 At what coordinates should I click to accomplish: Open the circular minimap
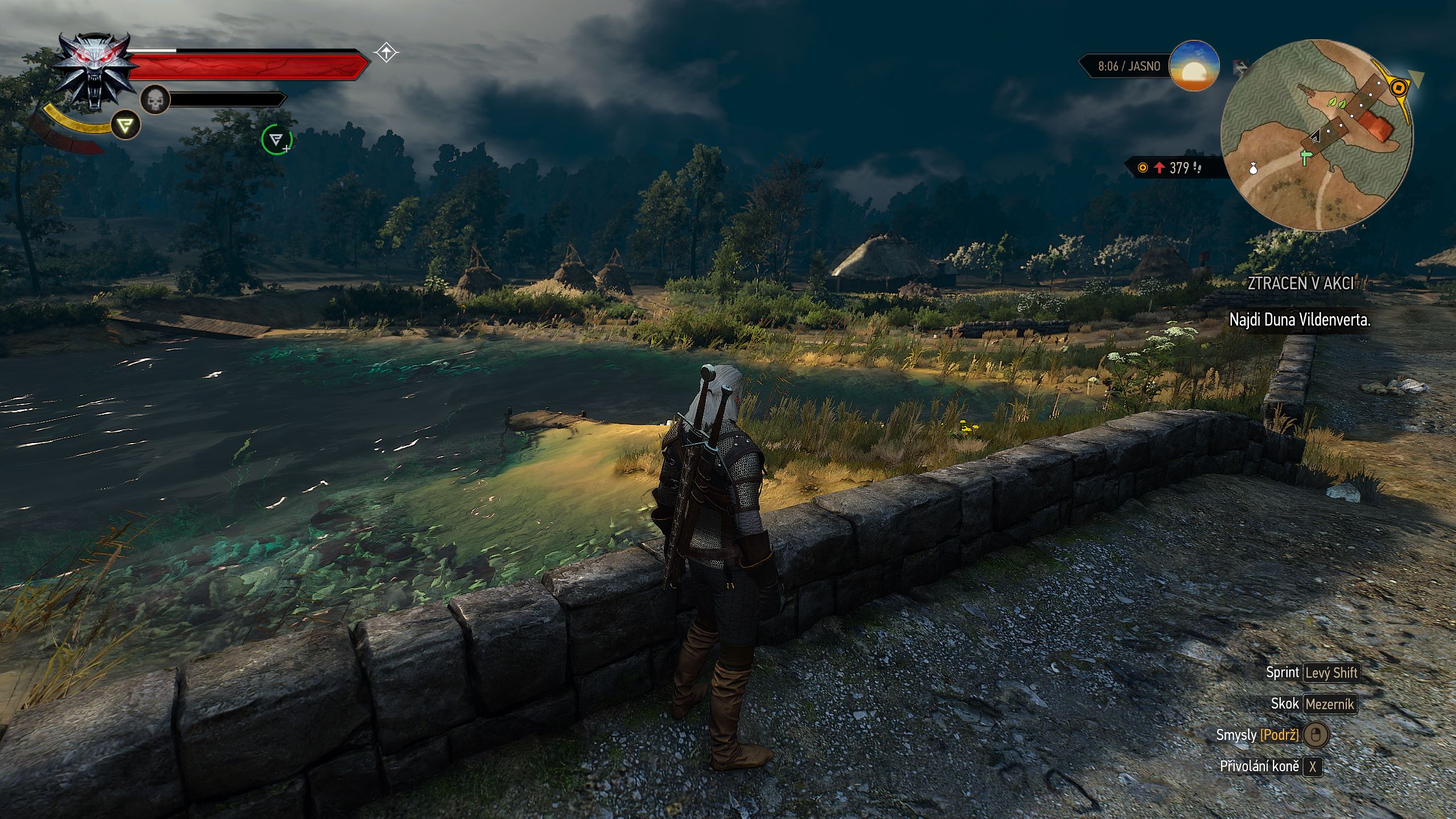pos(1317,135)
